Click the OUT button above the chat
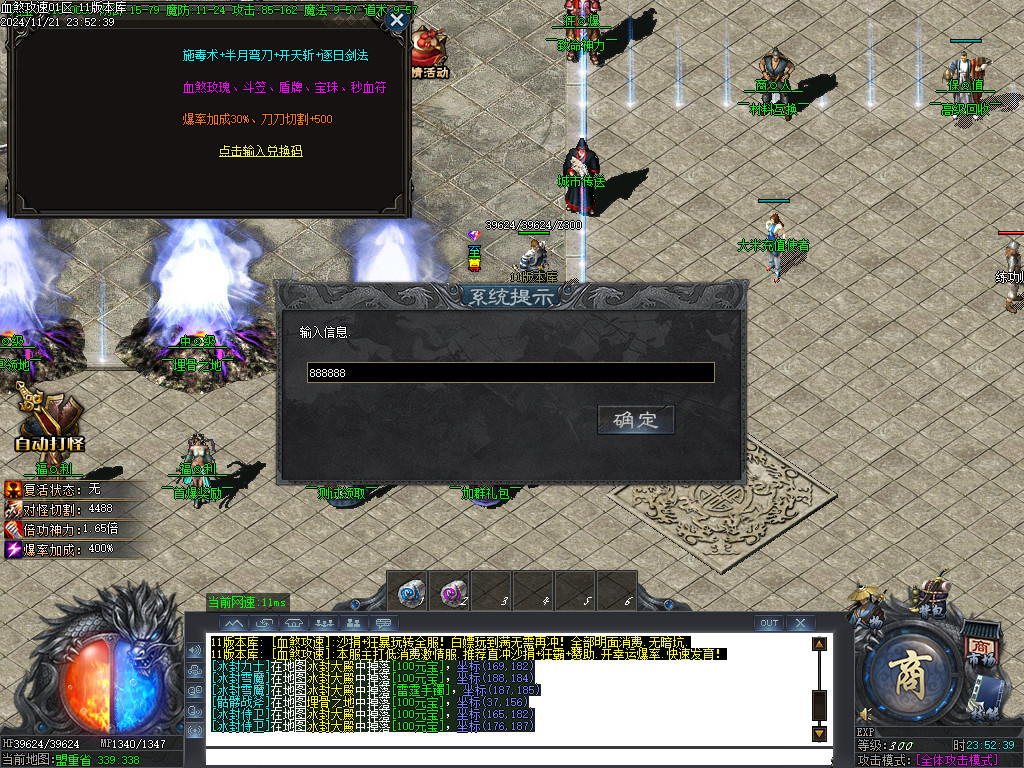 [x=768, y=623]
